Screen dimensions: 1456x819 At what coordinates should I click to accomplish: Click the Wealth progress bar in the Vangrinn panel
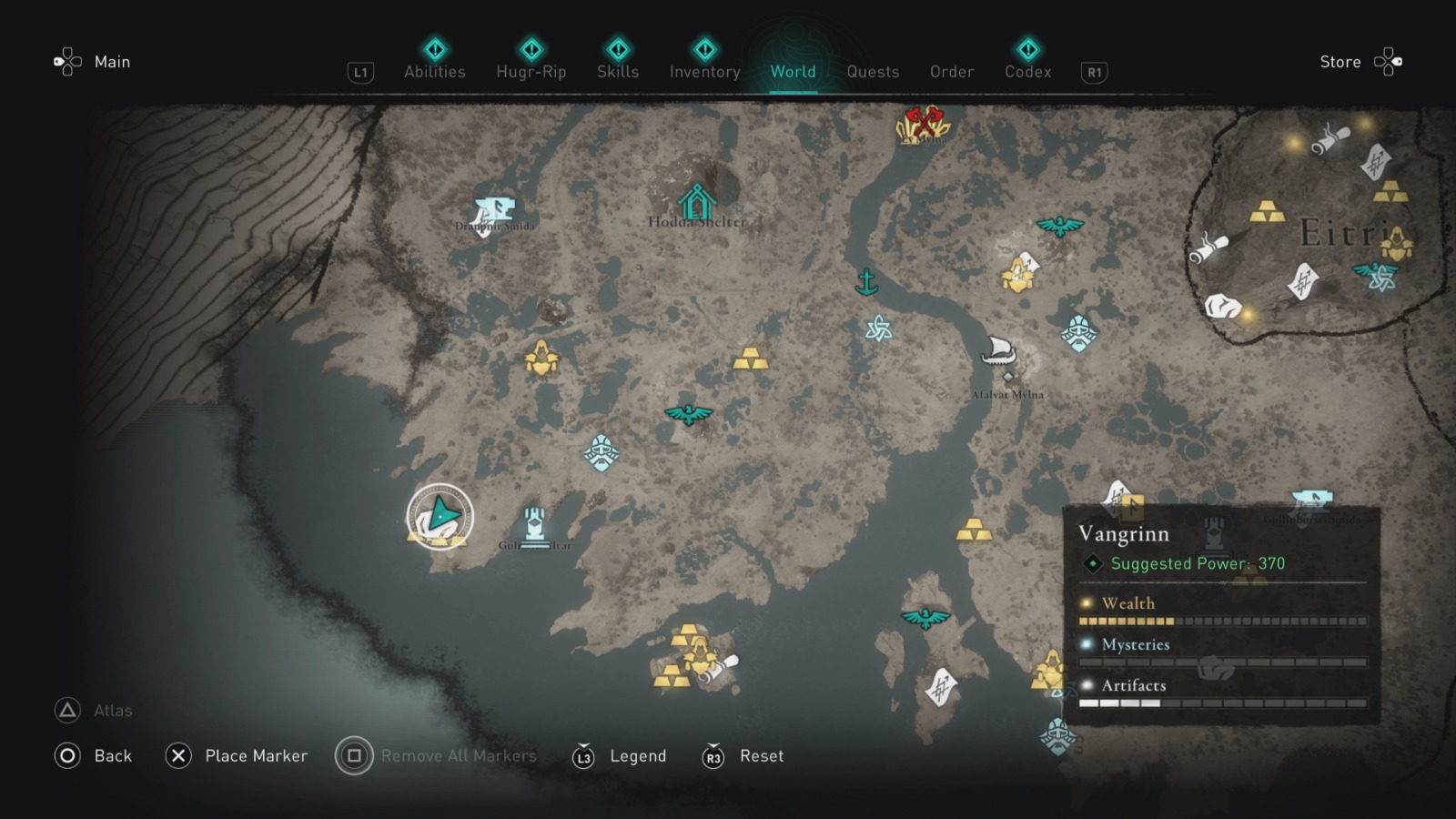[x=1224, y=623]
